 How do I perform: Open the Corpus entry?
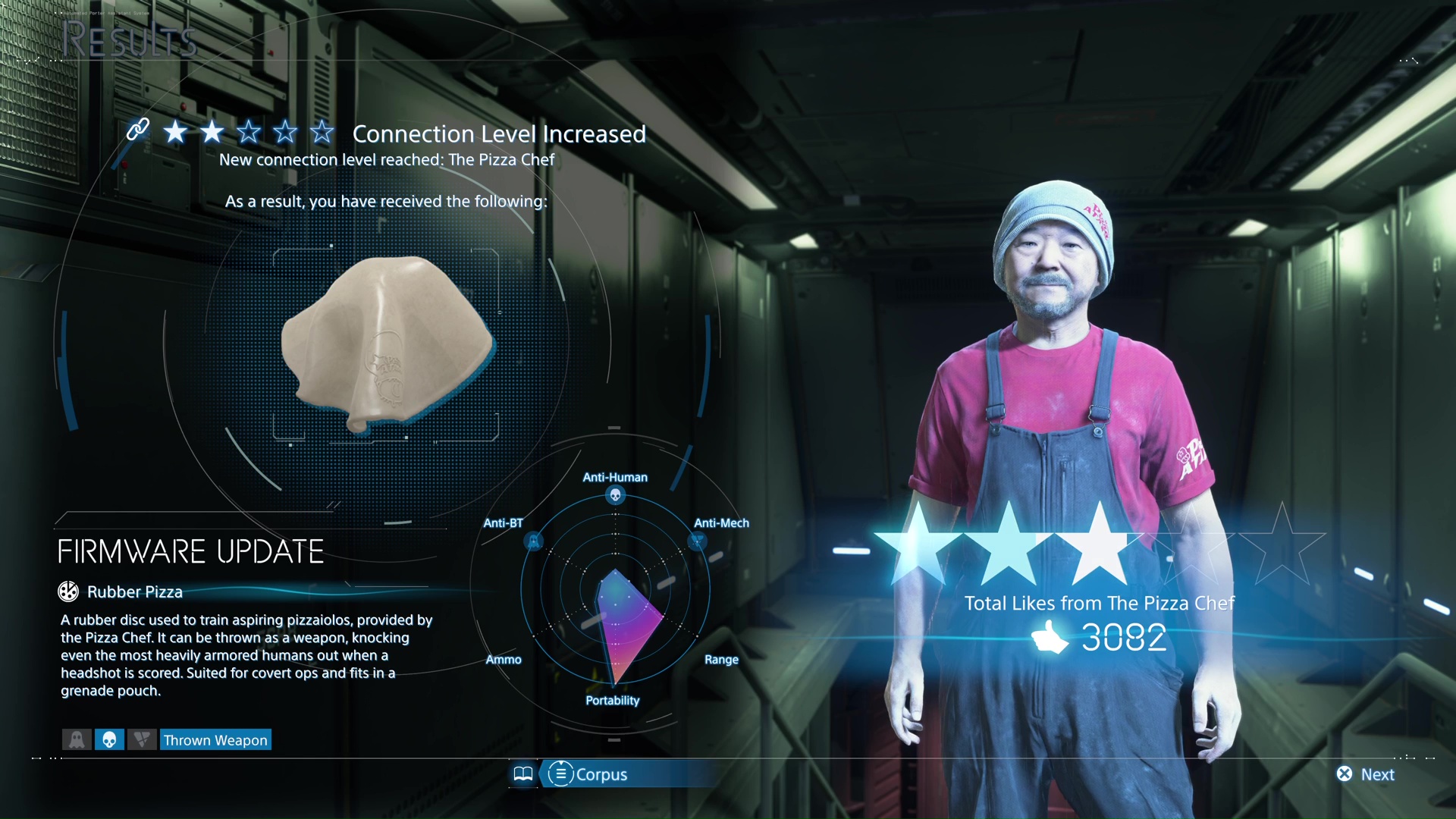pos(589,774)
